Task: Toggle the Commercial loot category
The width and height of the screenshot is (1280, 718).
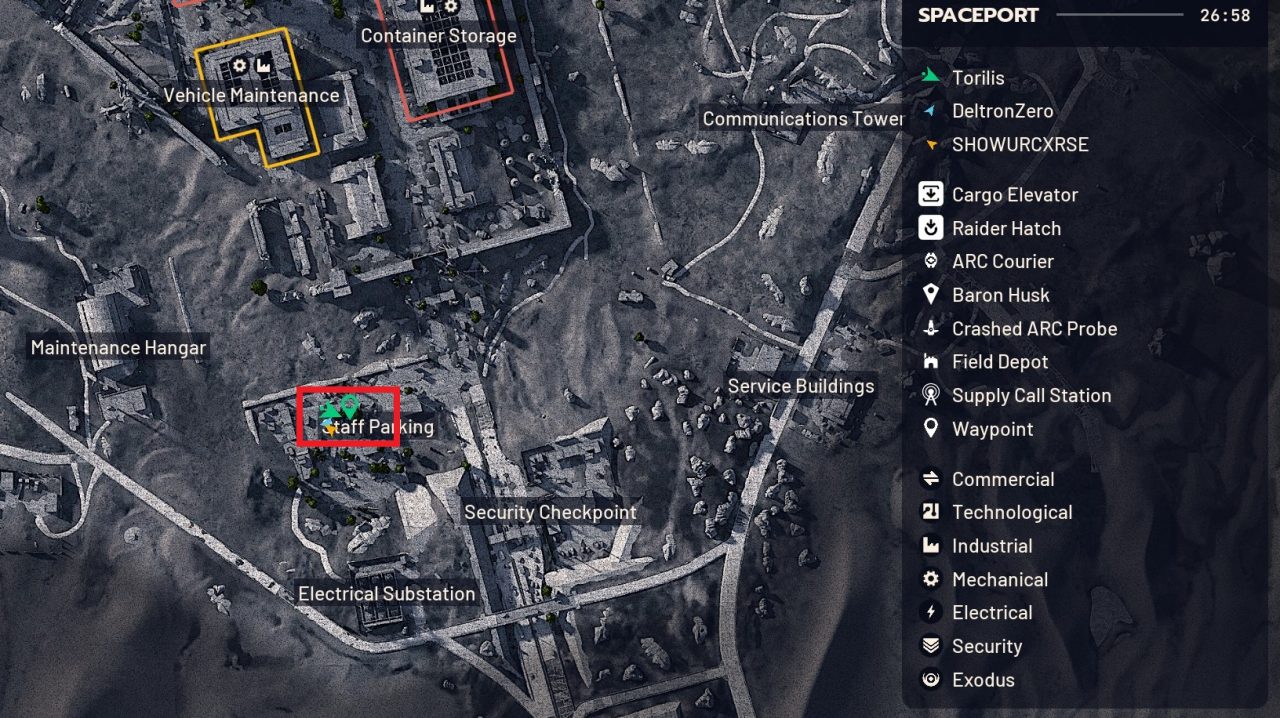Action: click(1002, 479)
